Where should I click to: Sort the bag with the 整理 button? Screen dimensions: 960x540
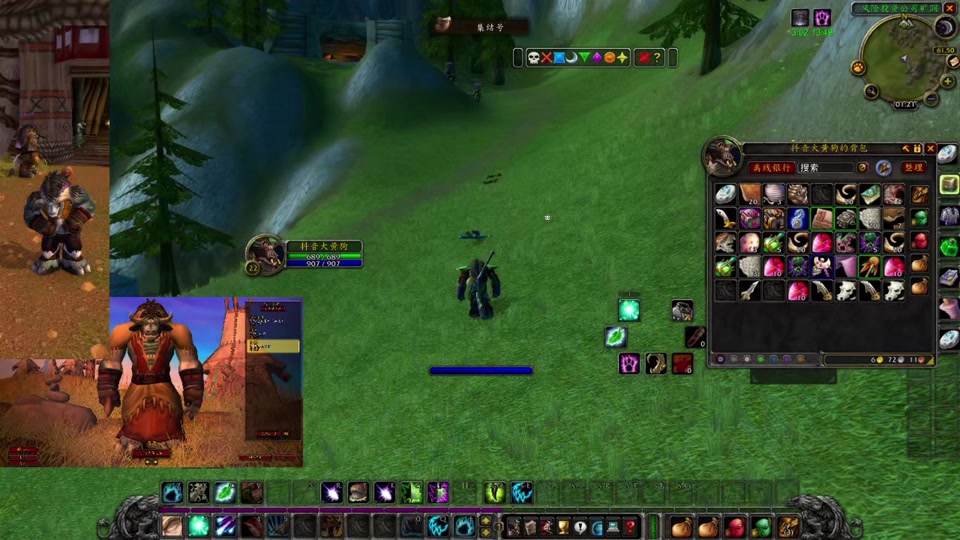[x=912, y=168]
